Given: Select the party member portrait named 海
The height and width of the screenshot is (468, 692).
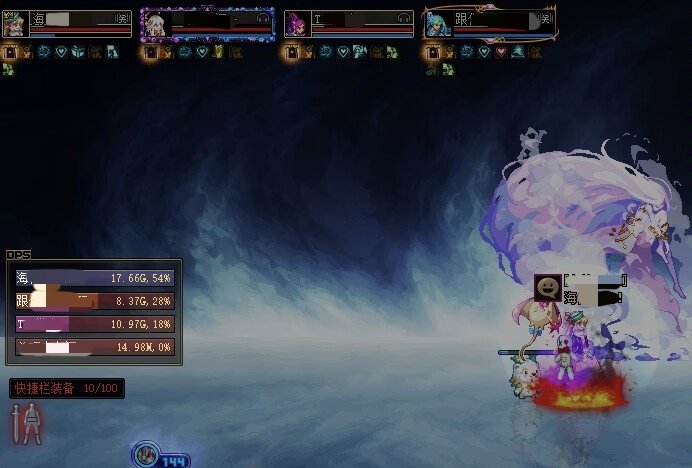Looking at the screenshot, I should 15,24.
